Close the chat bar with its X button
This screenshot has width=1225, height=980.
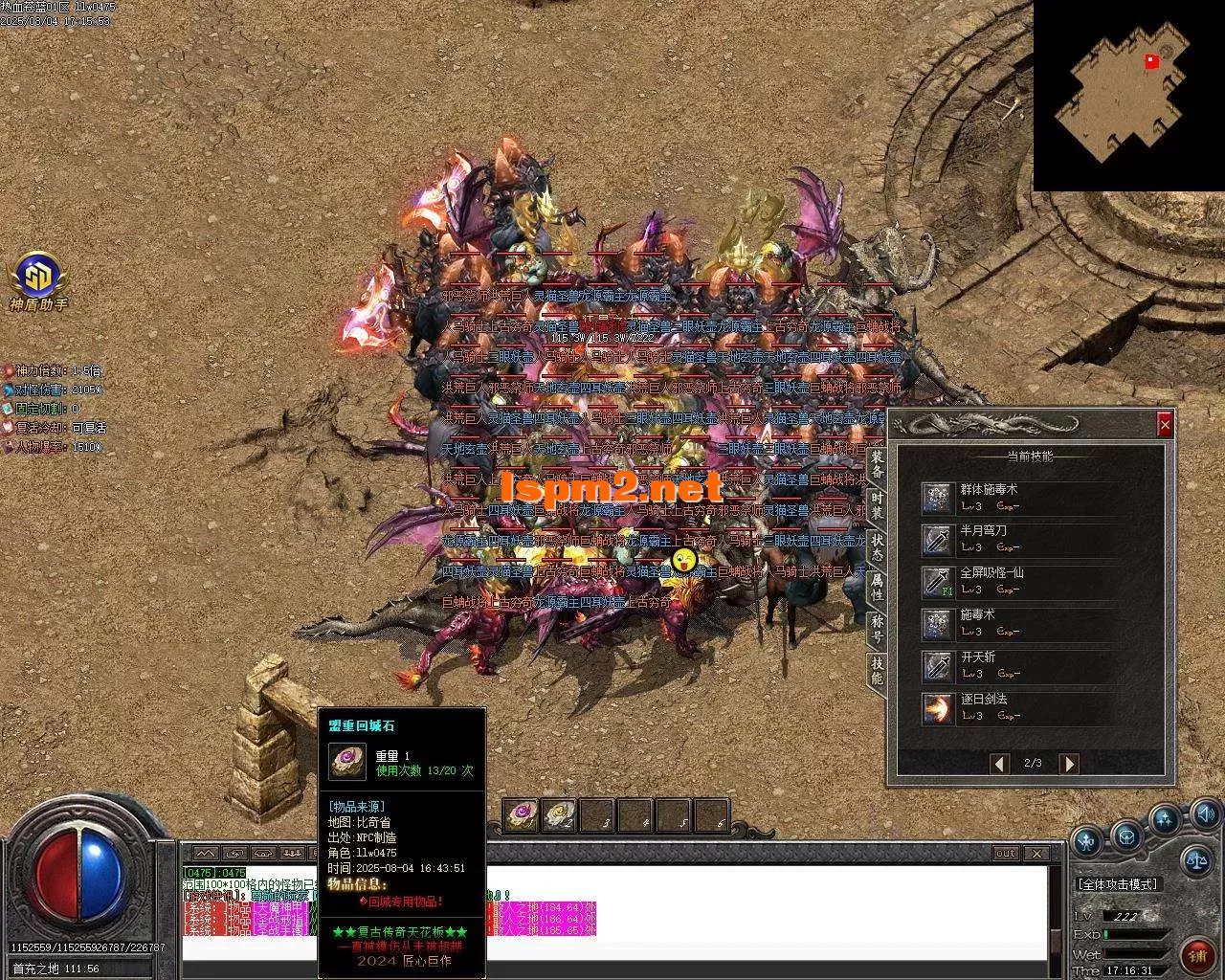1036,853
